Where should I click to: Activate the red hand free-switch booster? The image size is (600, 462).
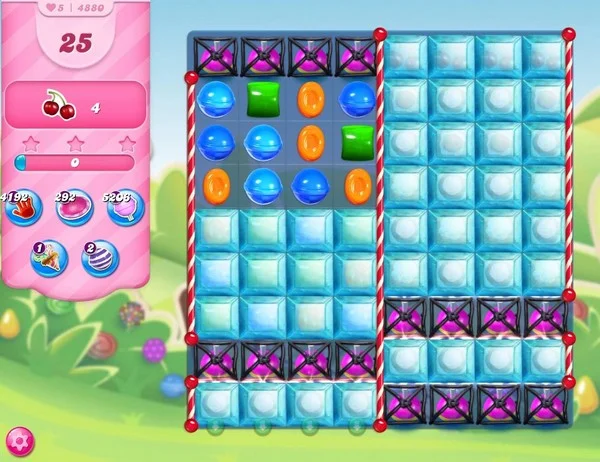(21, 209)
